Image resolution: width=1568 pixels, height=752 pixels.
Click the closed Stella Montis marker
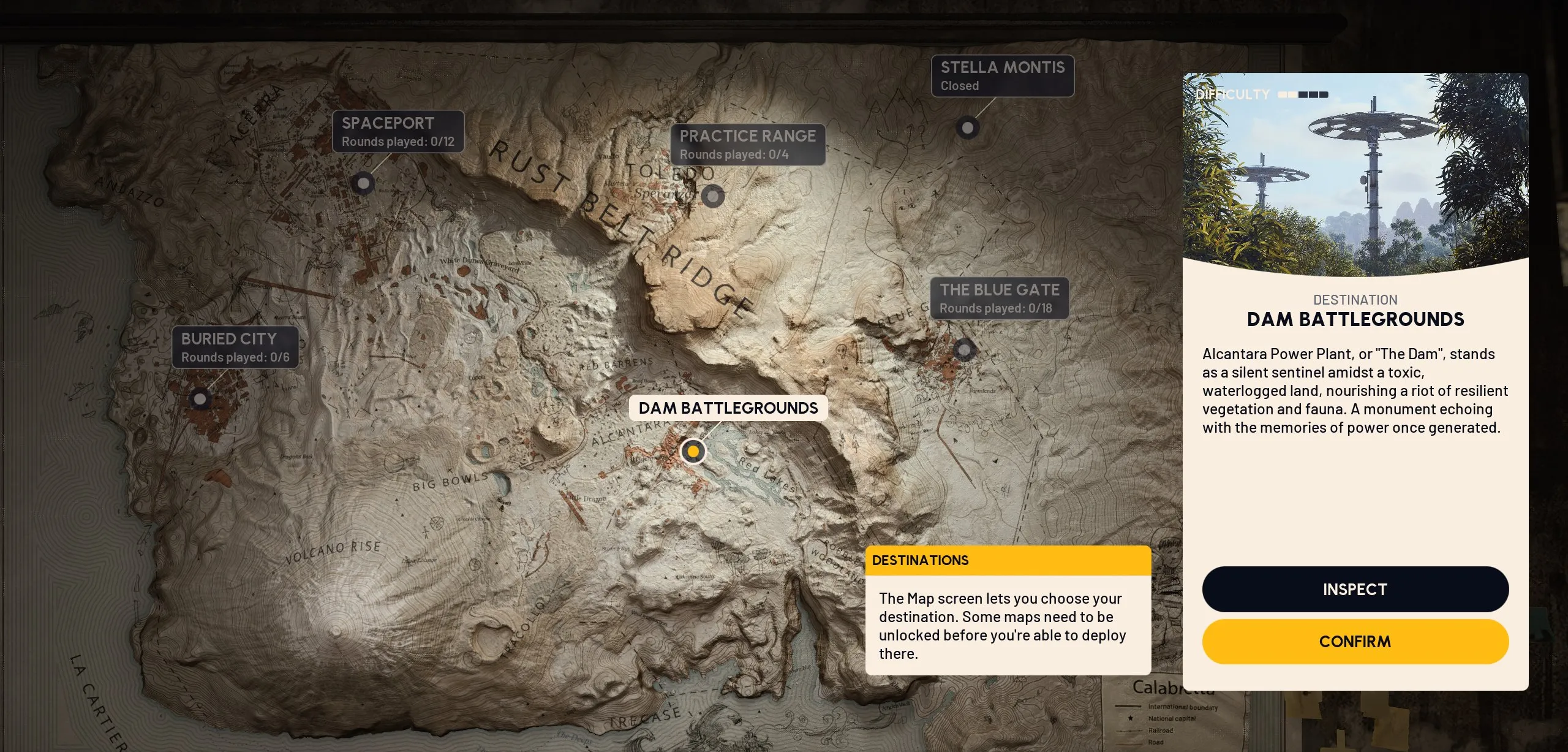click(968, 127)
